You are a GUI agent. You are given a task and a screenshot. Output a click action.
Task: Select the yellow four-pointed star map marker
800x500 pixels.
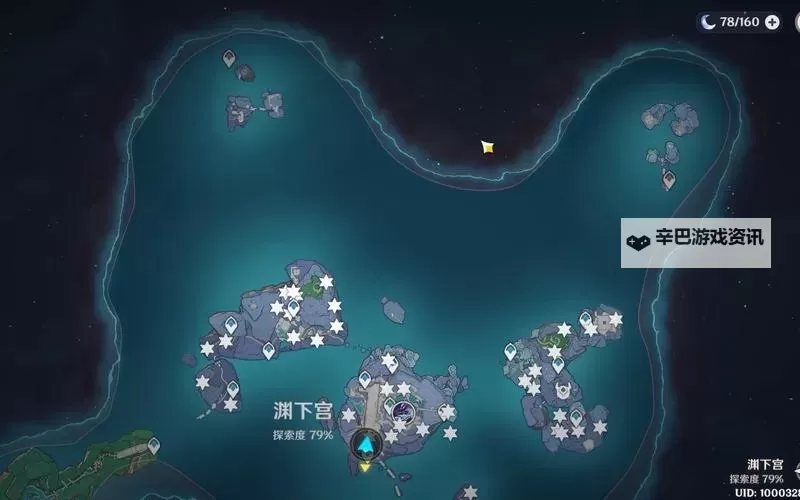(x=488, y=147)
